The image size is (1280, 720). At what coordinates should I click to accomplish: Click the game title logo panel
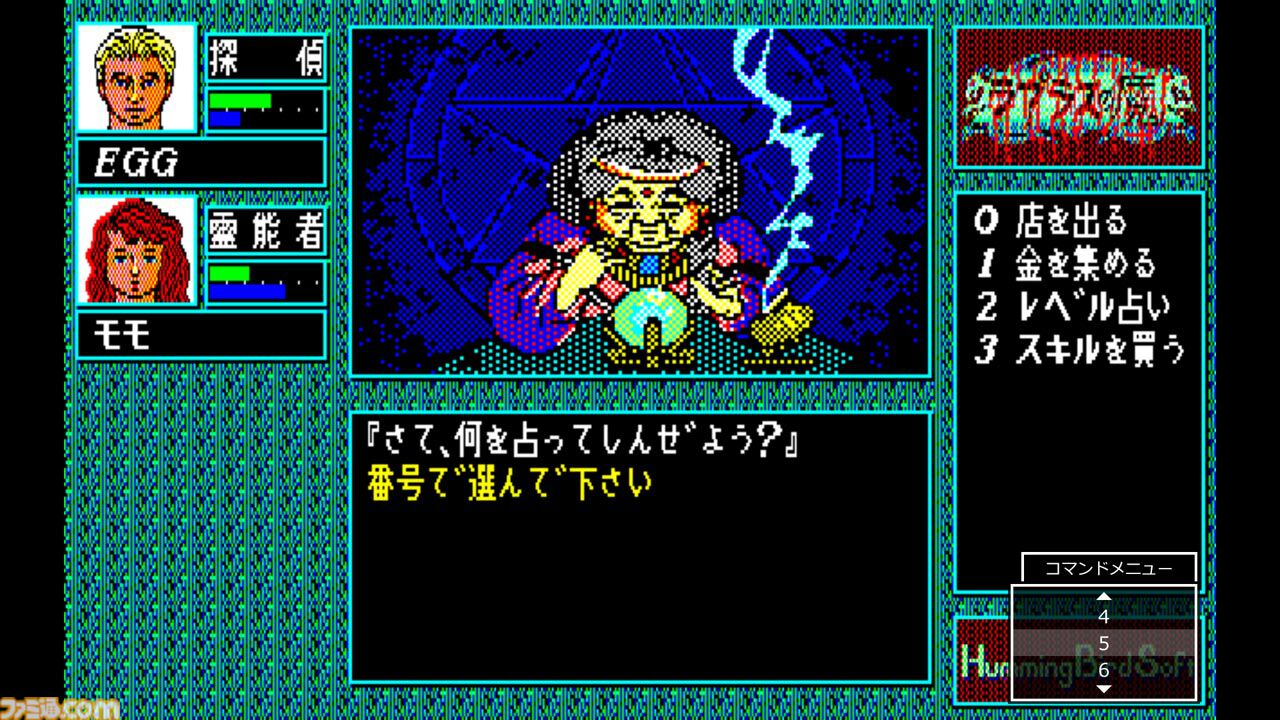(x=1080, y=97)
